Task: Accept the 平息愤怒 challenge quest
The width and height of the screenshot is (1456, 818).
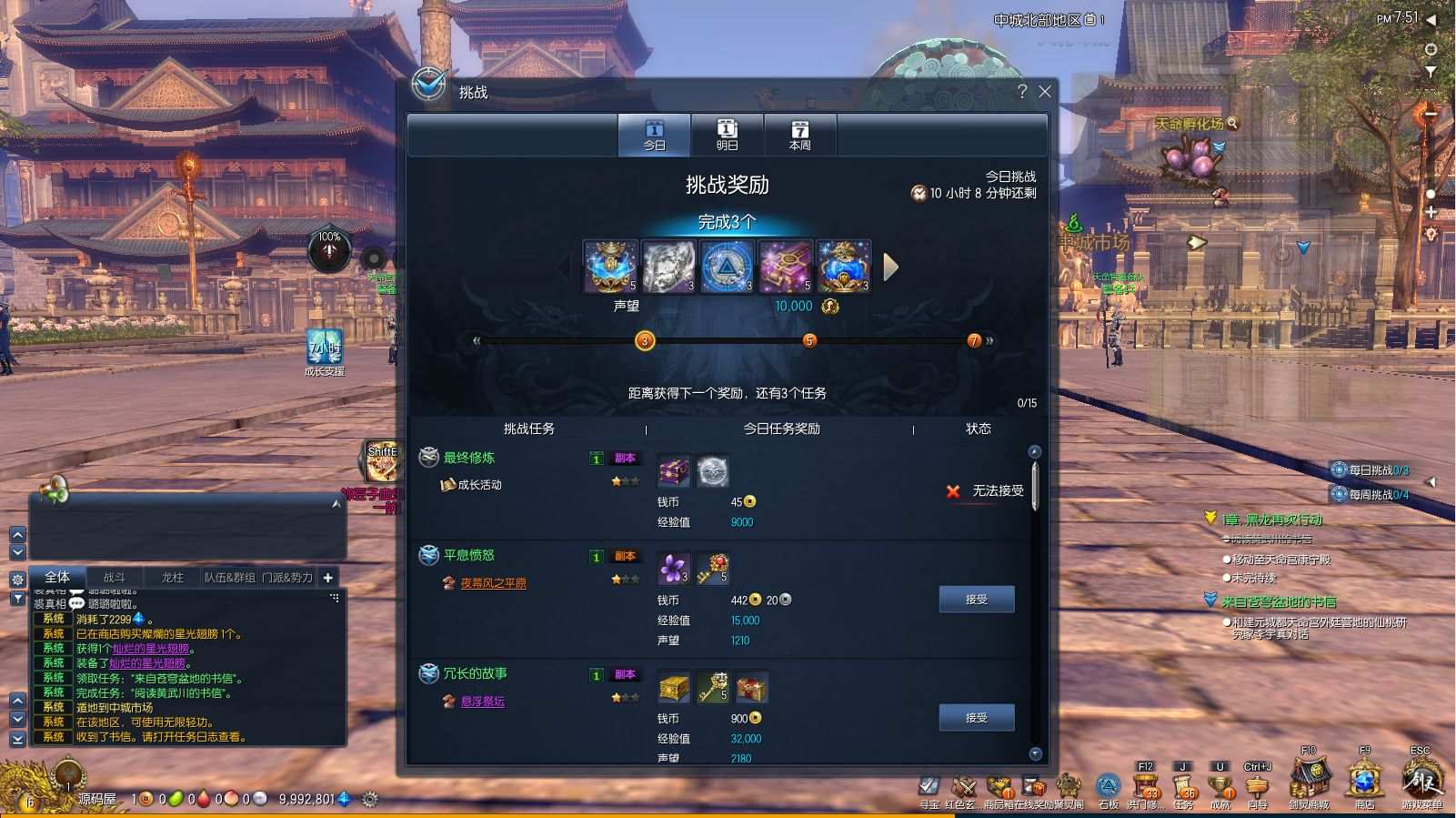Action: [x=978, y=599]
